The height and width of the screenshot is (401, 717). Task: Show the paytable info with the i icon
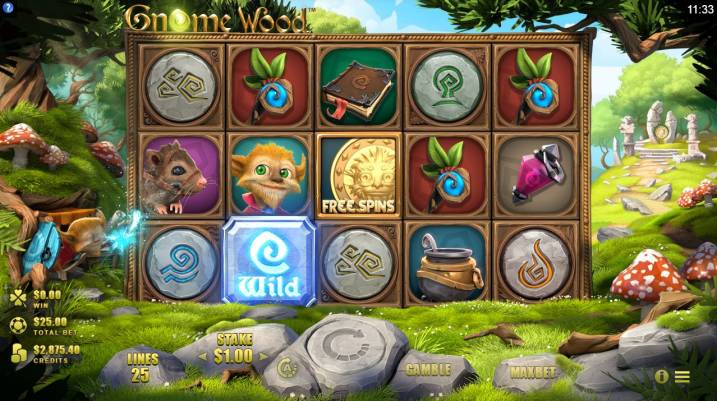click(661, 377)
